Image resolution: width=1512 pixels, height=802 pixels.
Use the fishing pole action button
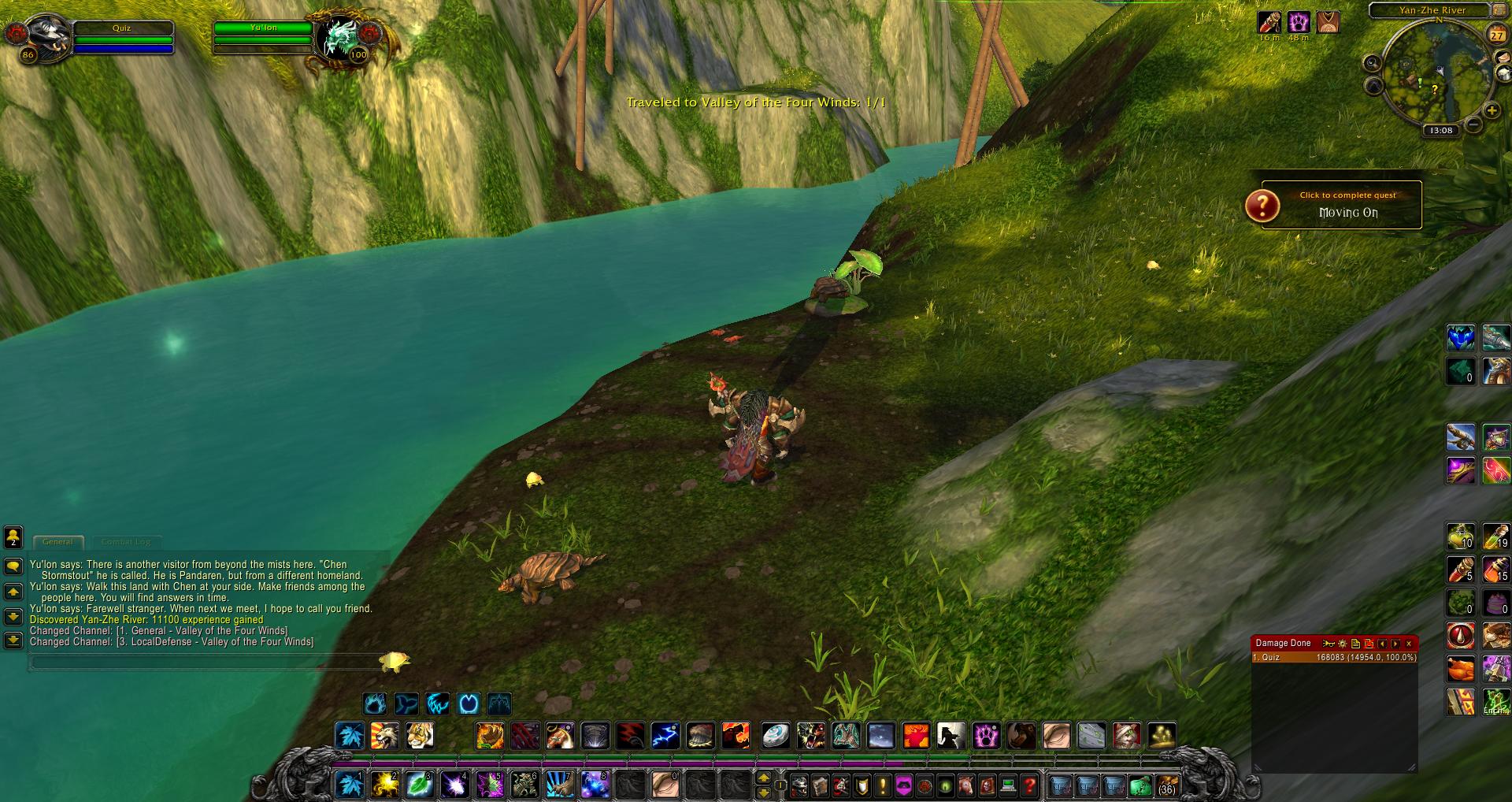click(x=1460, y=436)
